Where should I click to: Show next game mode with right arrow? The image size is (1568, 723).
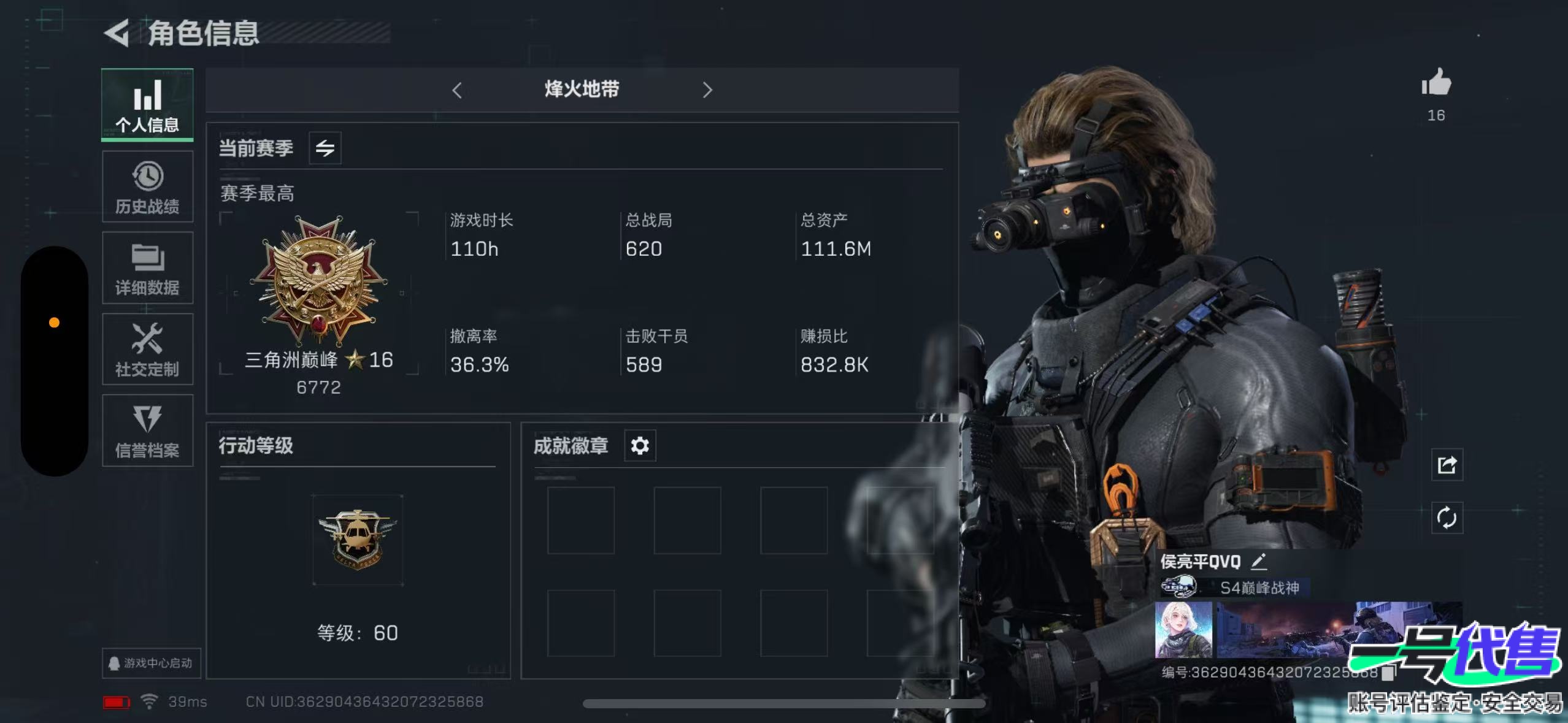[x=707, y=90]
